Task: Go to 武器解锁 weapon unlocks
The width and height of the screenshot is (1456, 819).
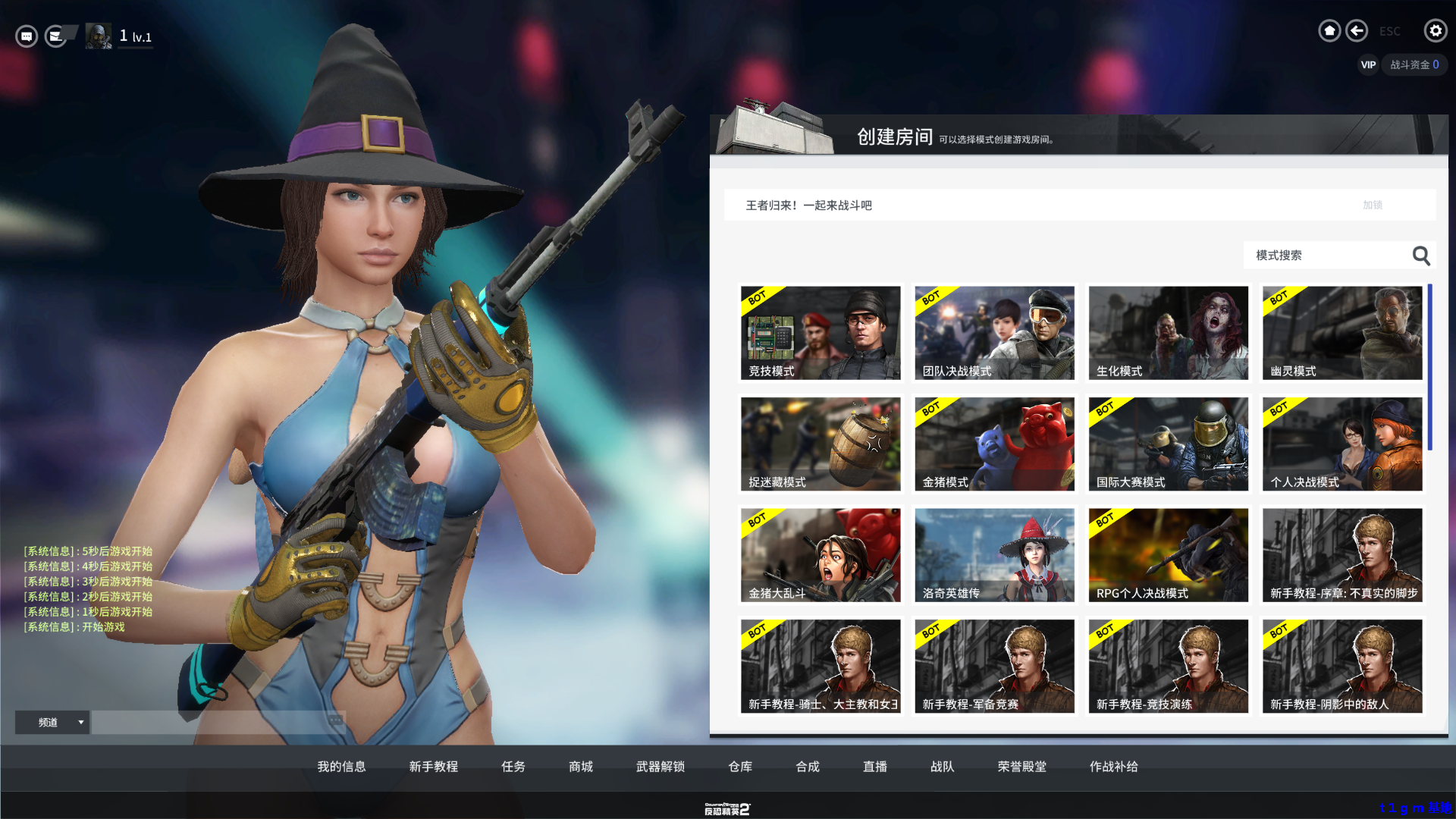Action: 661,767
